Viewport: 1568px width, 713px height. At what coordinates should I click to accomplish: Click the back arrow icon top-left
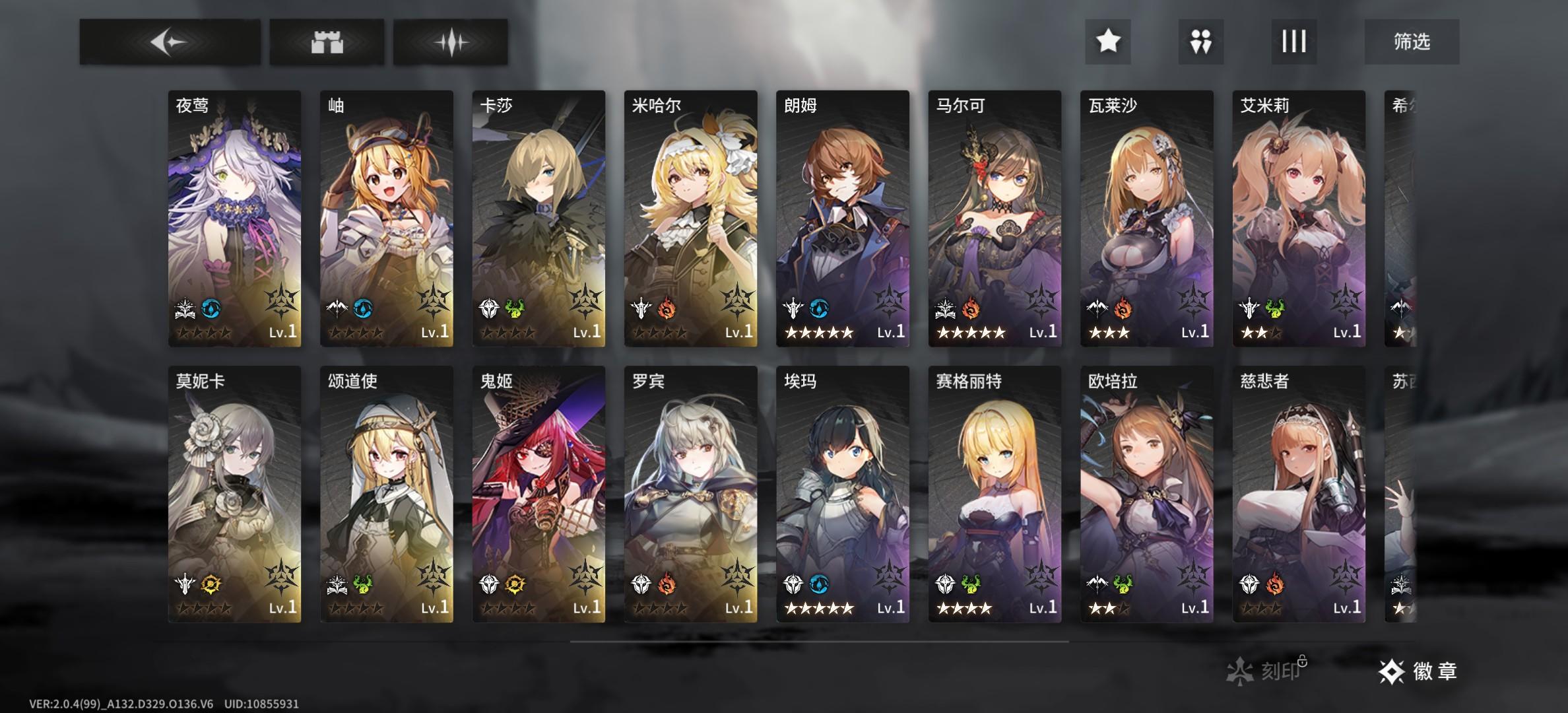tap(170, 42)
